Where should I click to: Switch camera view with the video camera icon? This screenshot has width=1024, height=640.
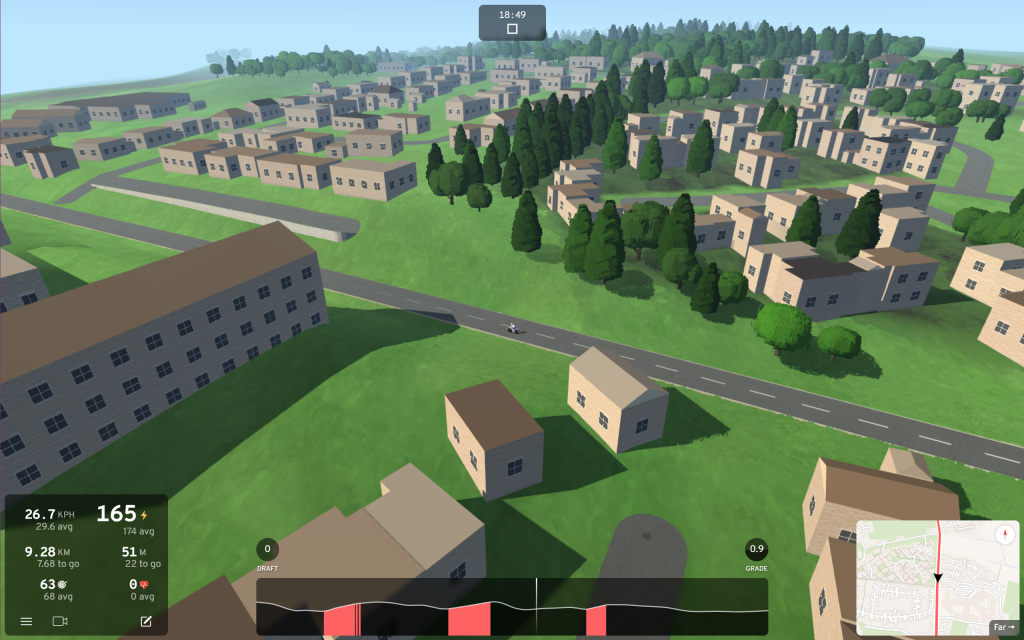pos(60,621)
